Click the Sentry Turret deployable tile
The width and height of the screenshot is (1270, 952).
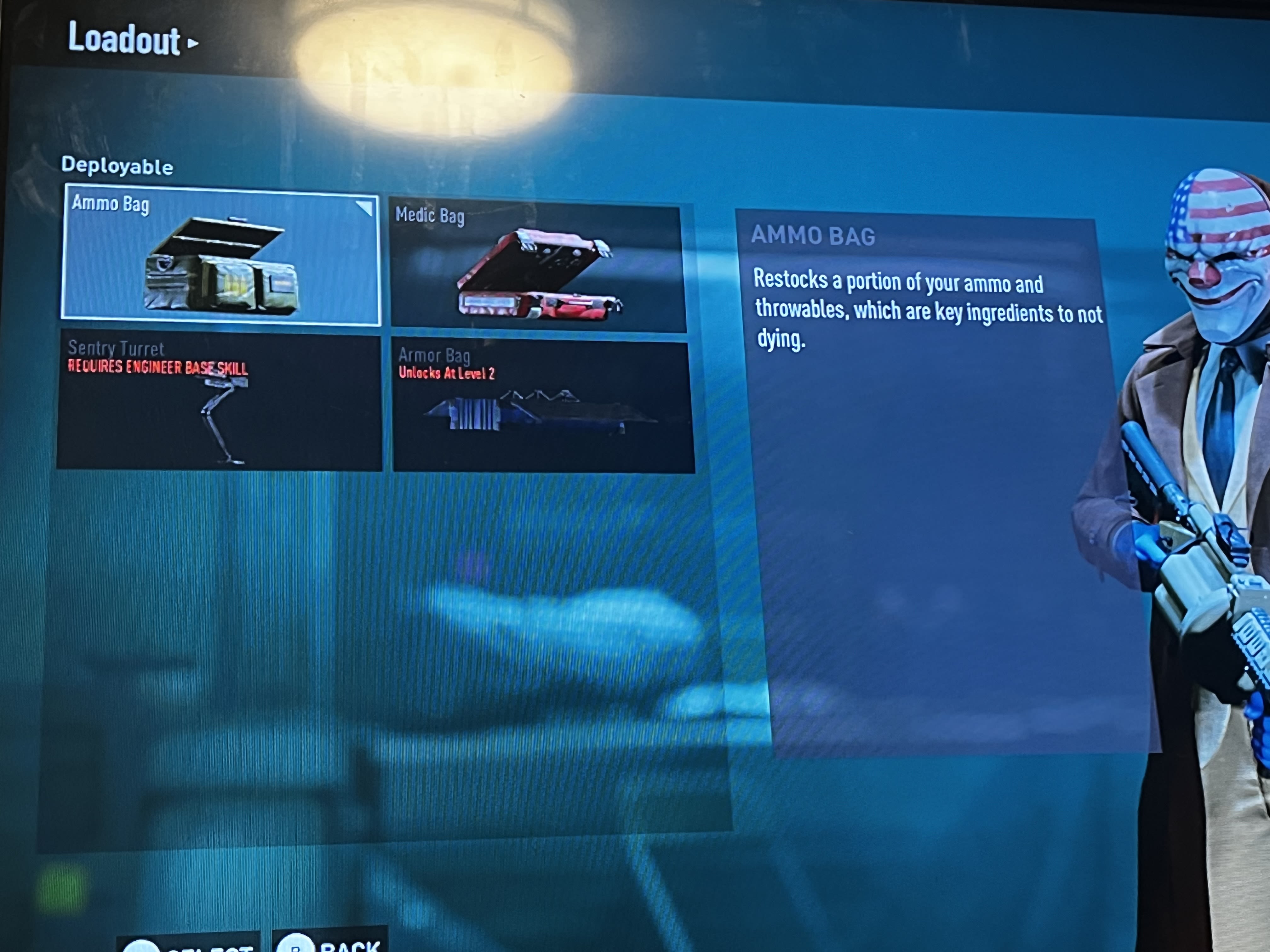221,402
